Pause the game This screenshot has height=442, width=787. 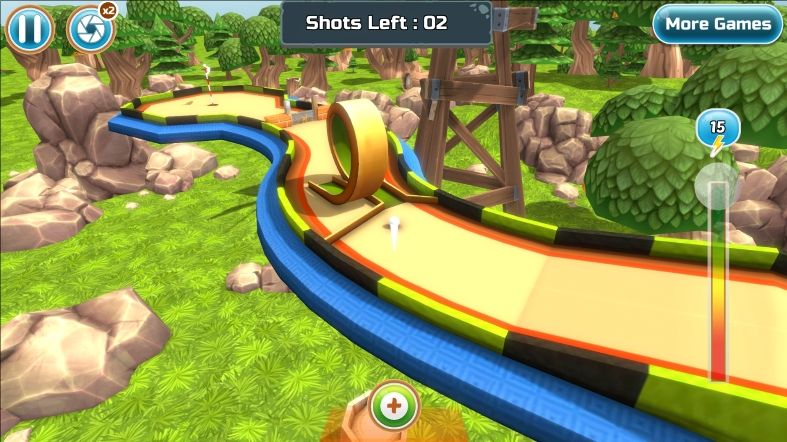[x=29, y=29]
